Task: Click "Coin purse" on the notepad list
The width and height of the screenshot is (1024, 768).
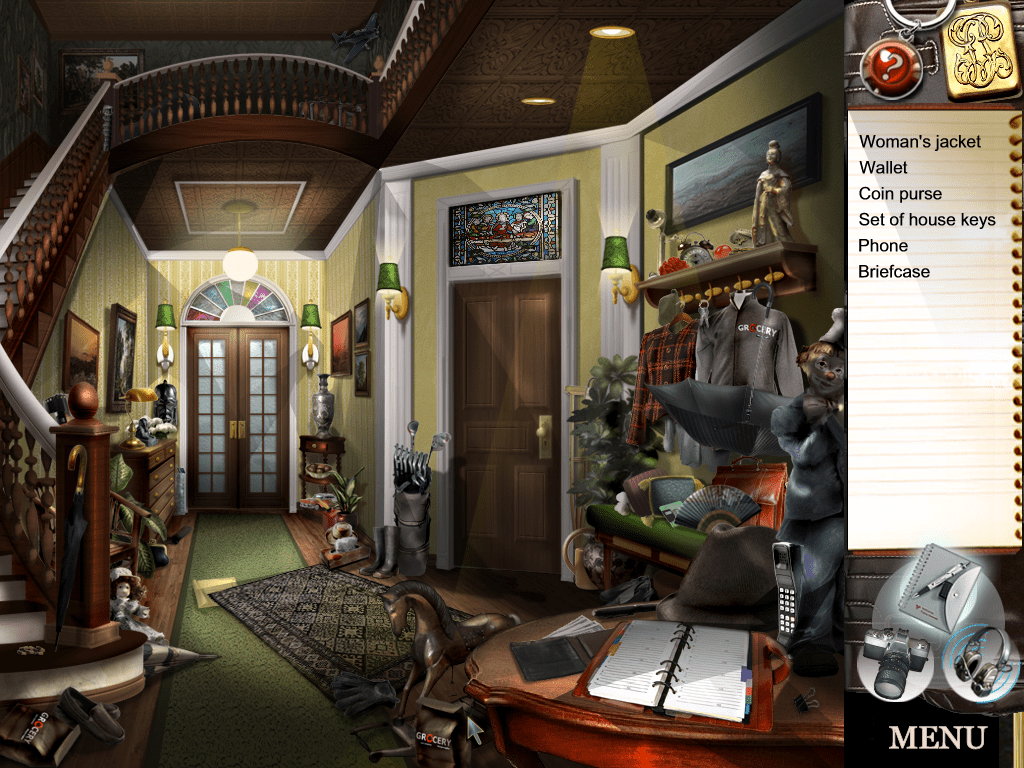Action: (900, 194)
